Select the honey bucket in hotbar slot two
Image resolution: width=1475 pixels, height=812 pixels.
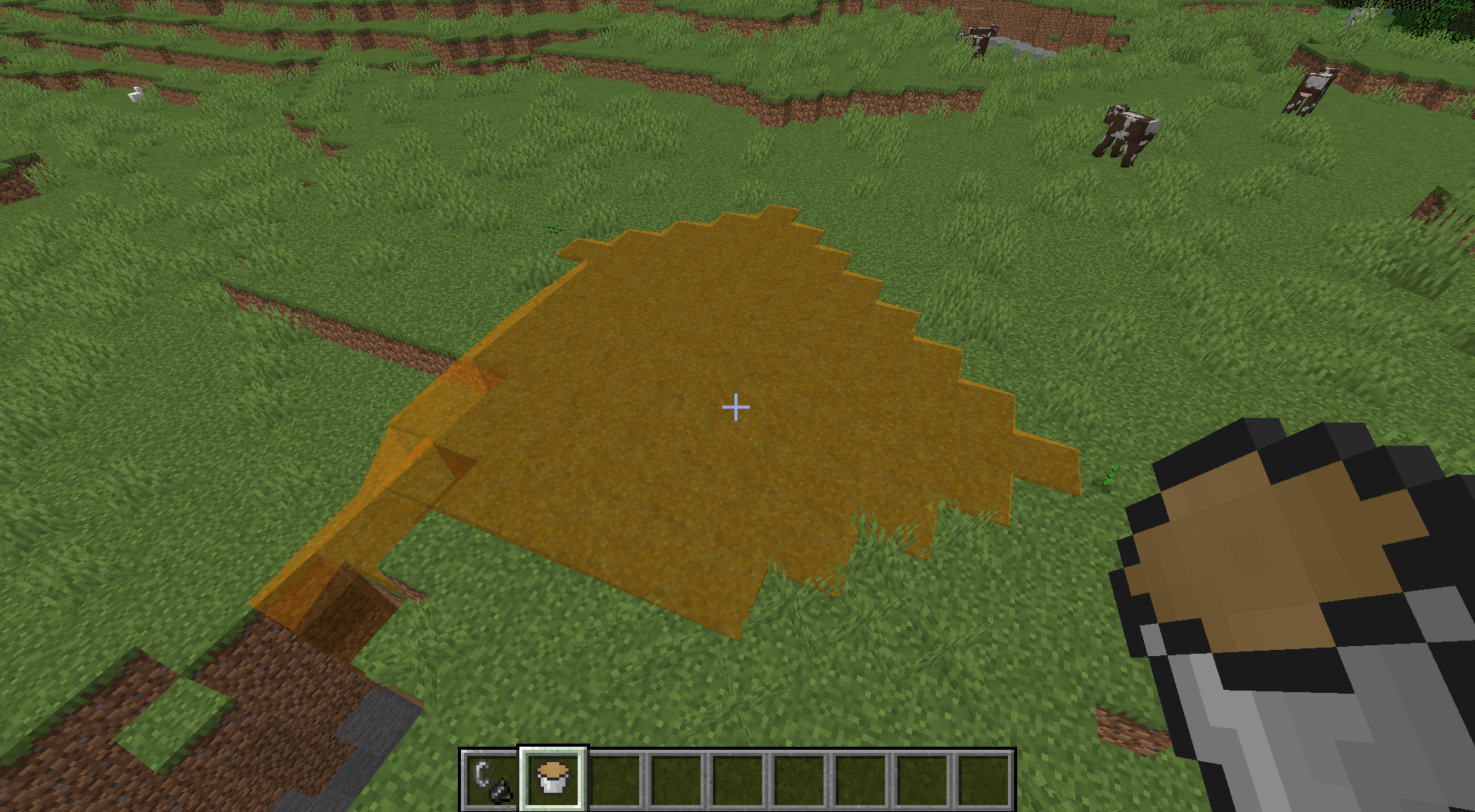552,778
